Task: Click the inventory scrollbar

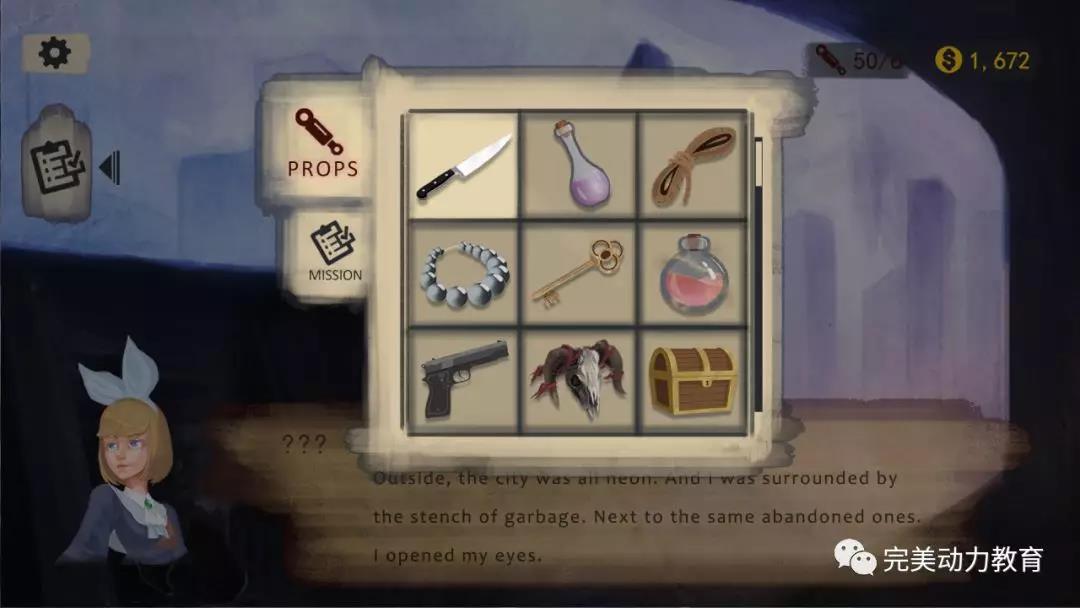Action: coord(759,270)
